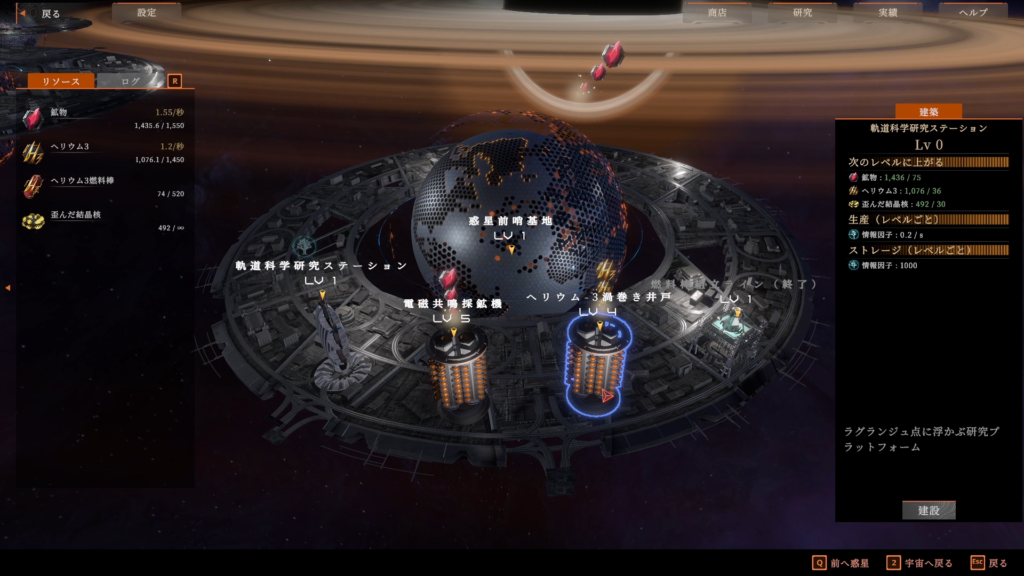1024x576 pixels.
Task: Select the 建築 building tab
Action: click(927, 111)
